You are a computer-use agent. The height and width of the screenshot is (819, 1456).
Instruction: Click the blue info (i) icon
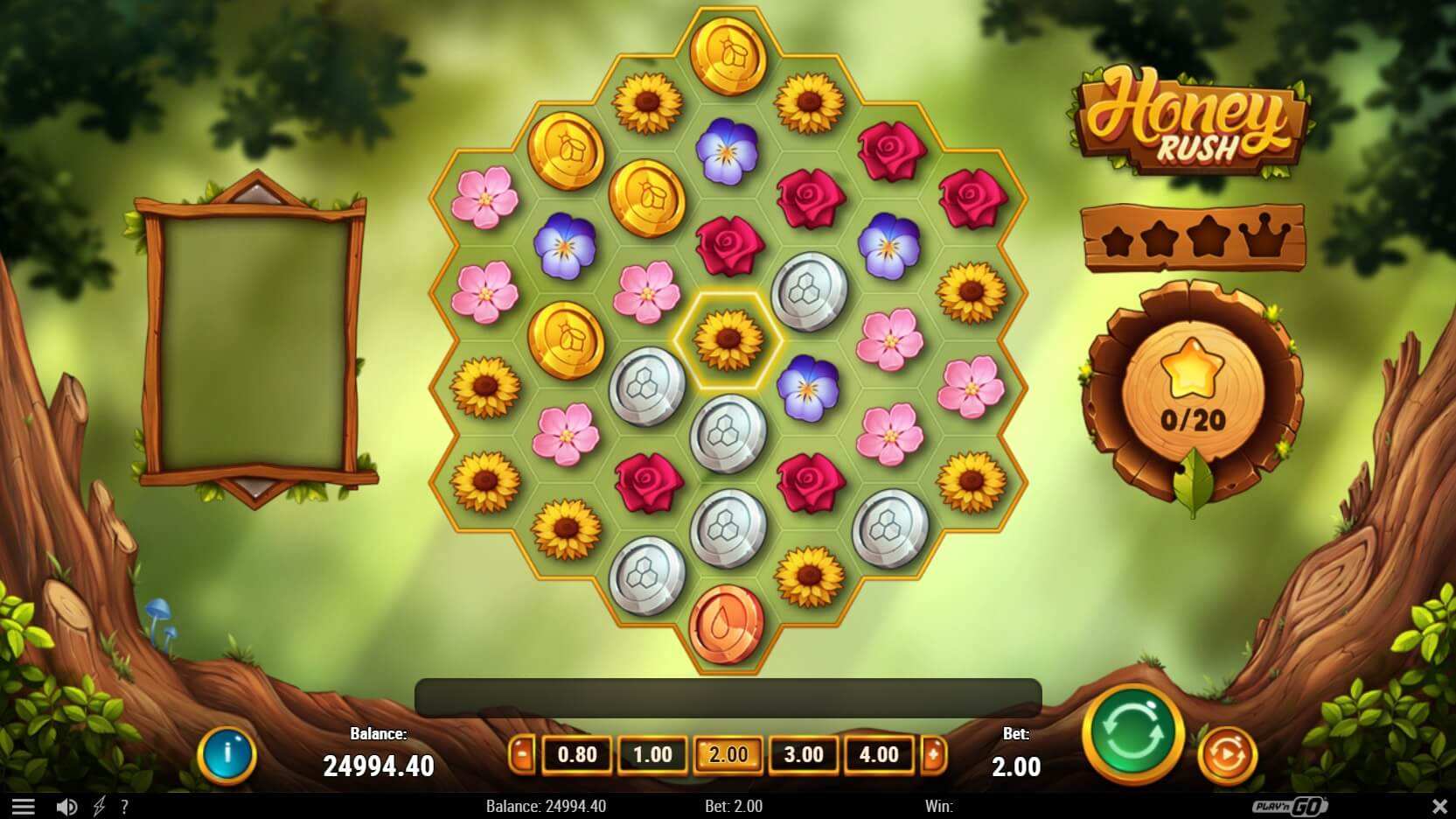tap(229, 754)
